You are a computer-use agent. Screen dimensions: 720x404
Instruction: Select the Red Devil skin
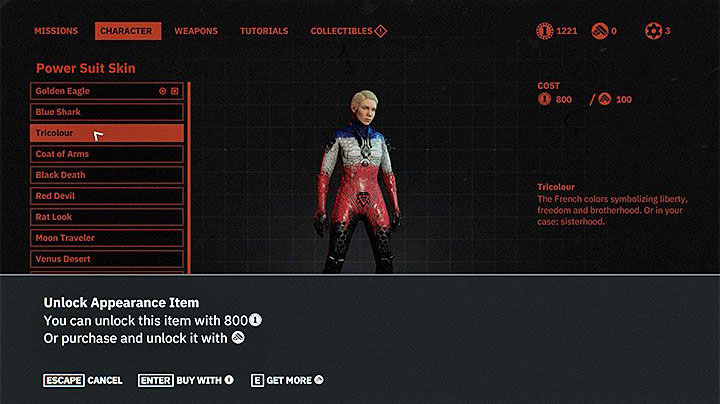pos(106,196)
